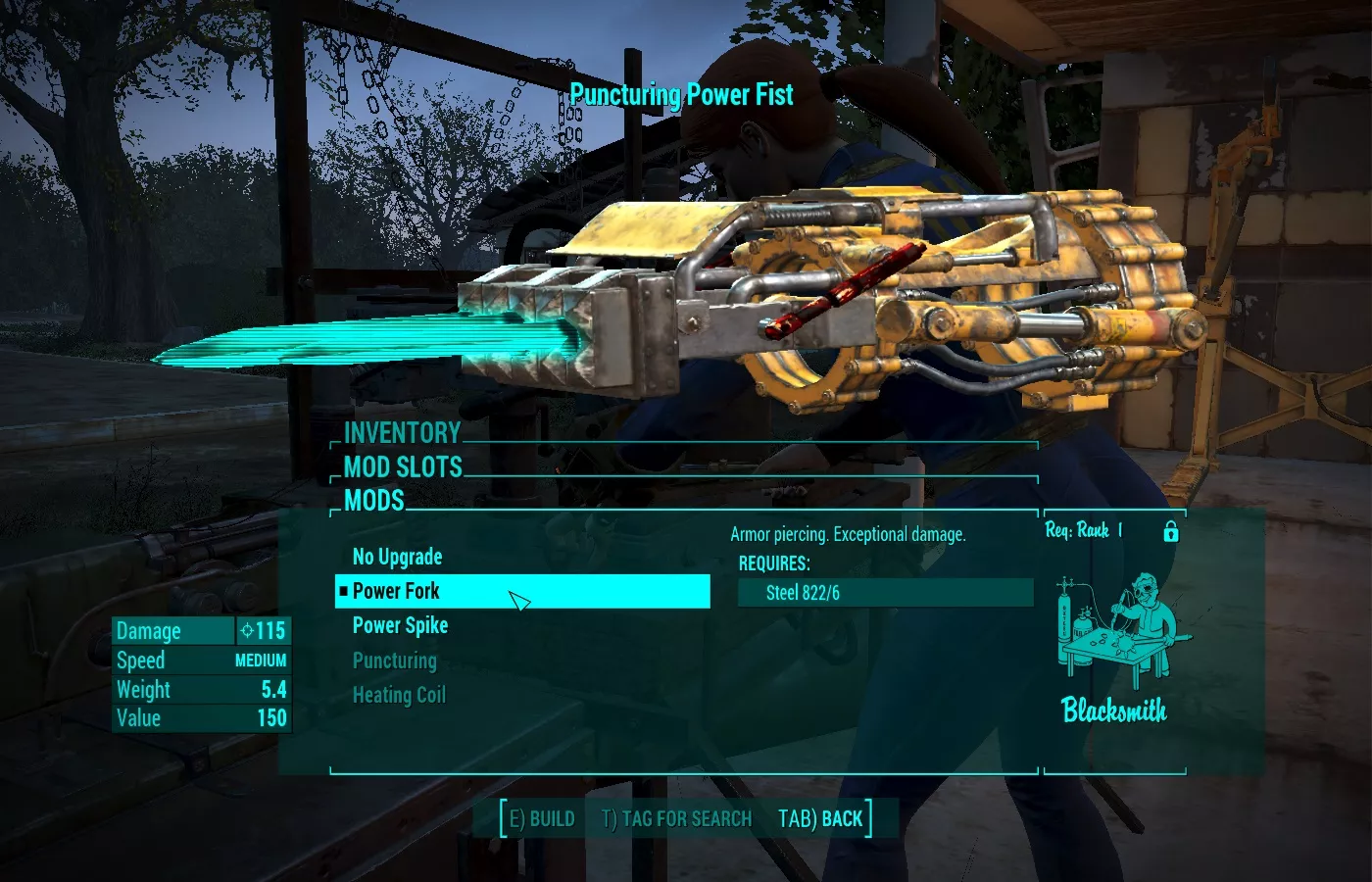Go back with the Back button

(x=820, y=818)
